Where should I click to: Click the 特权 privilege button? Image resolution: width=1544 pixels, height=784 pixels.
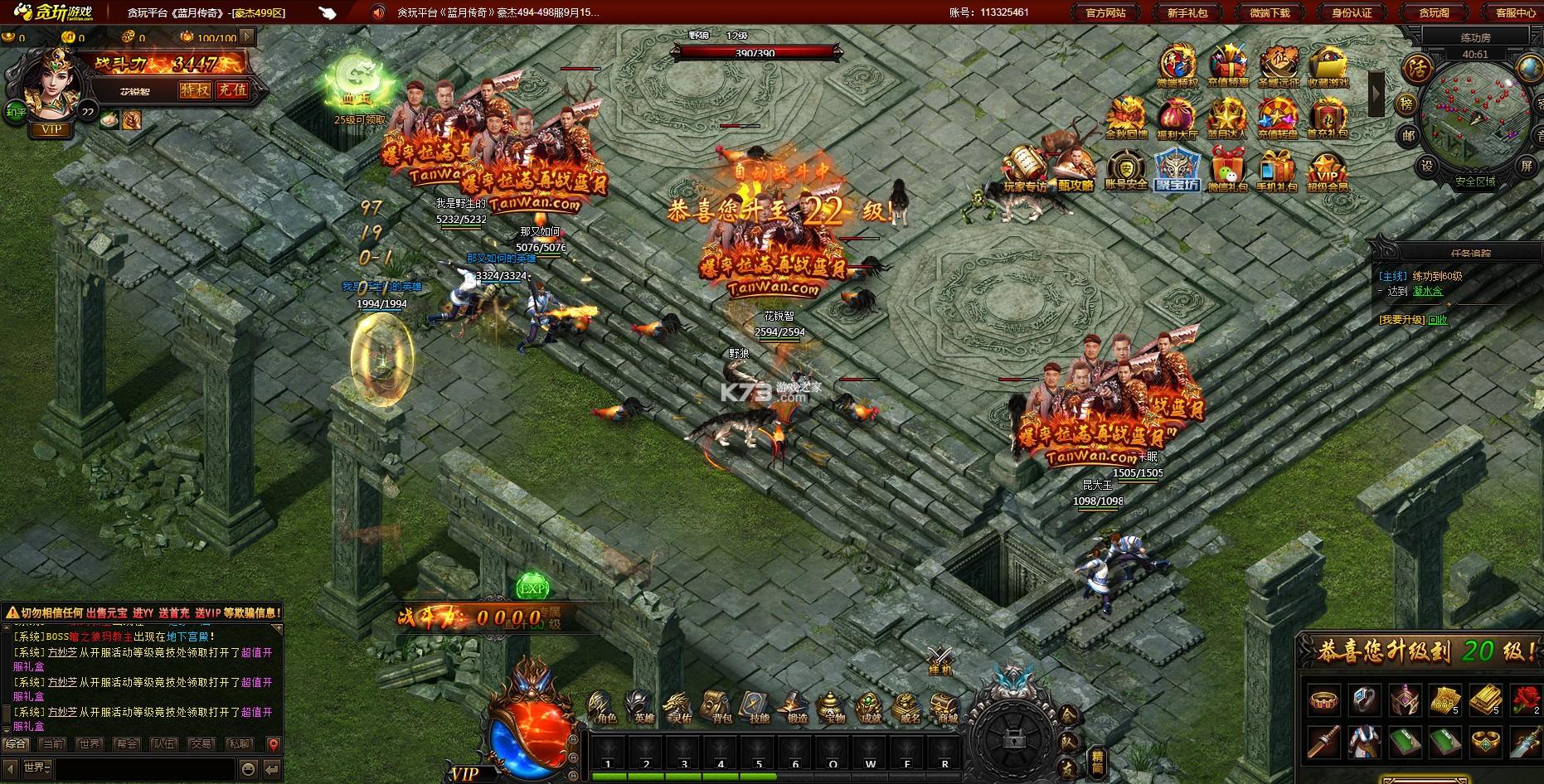pos(196,90)
